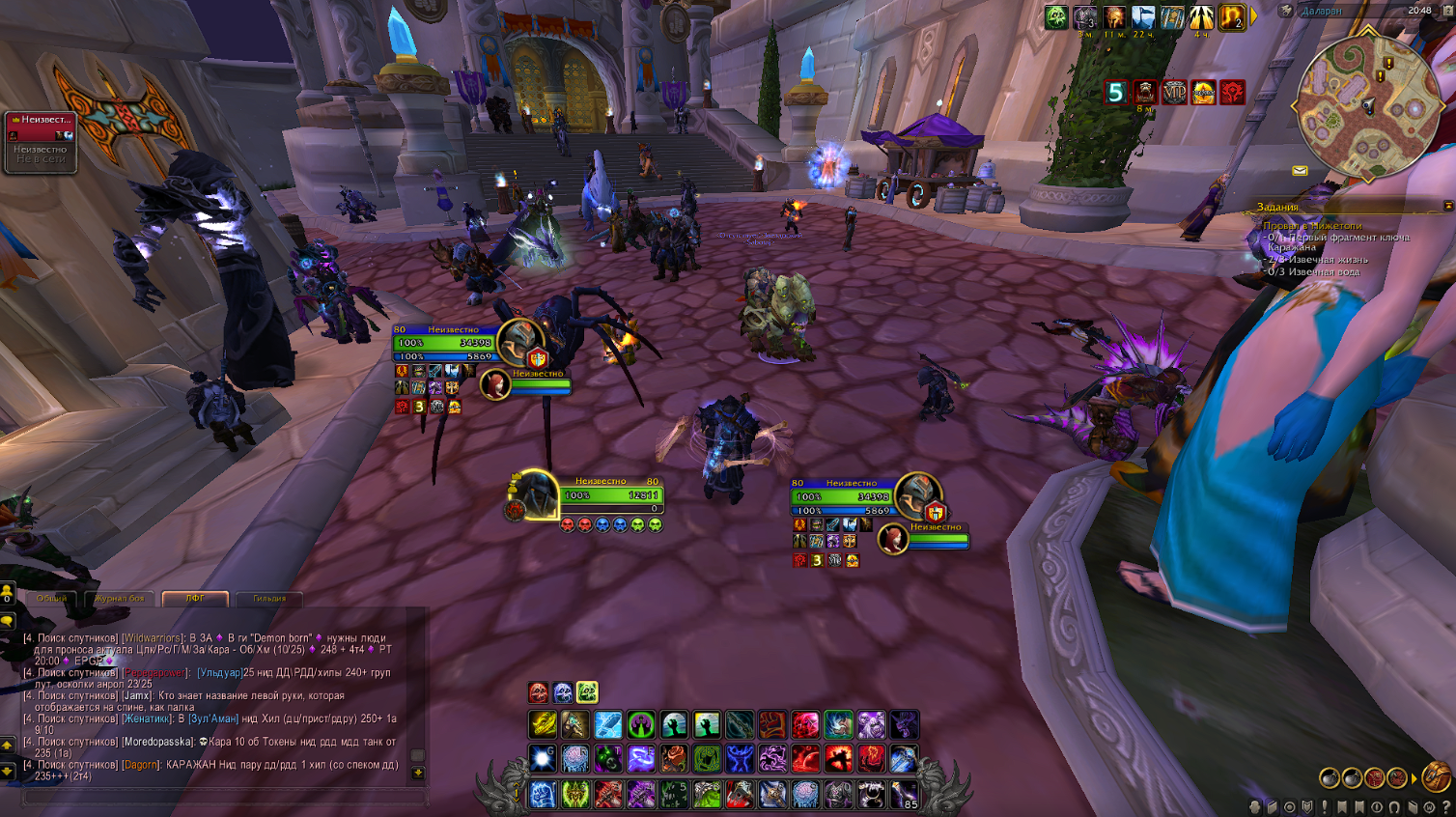Jump chat to the newest message

[x=417, y=773]
